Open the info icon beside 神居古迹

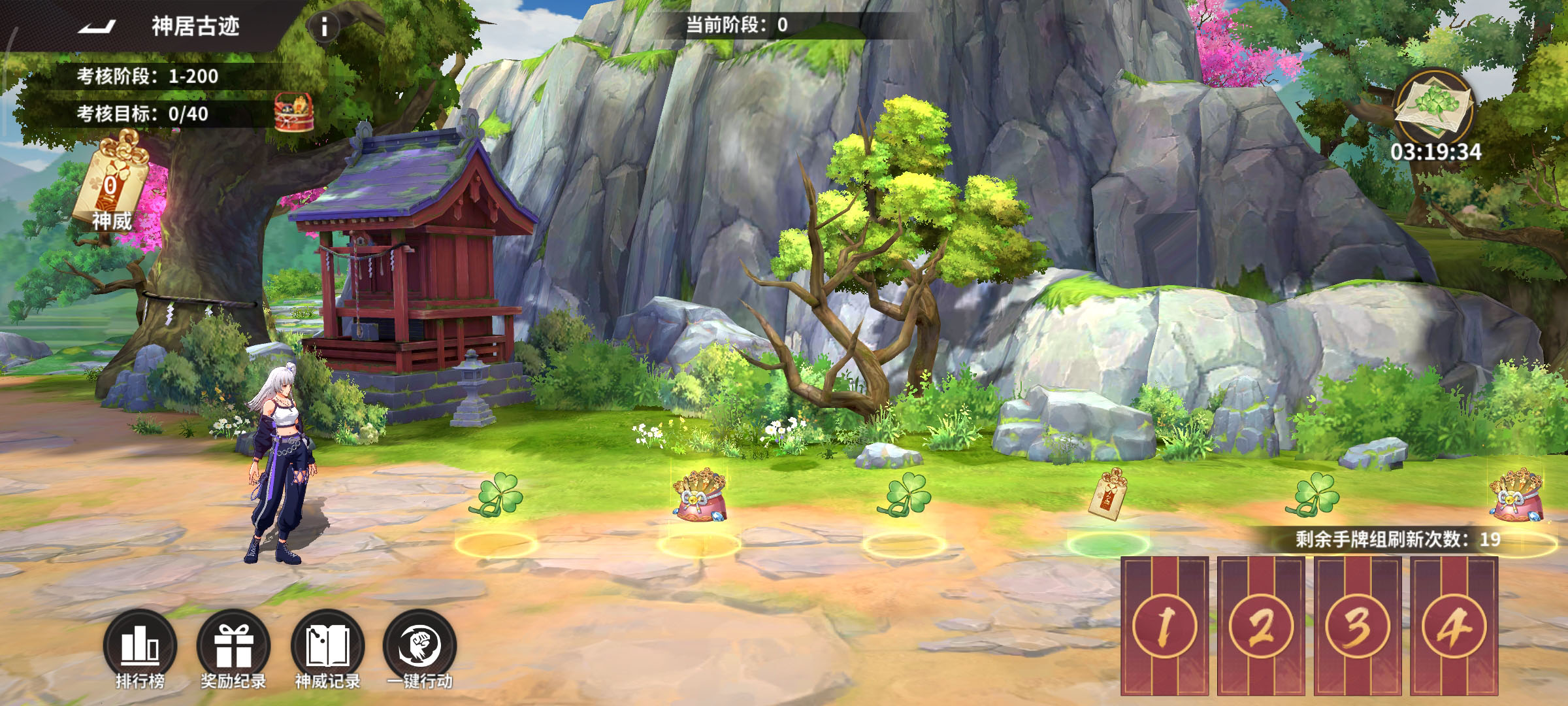click(x=323, y=27)
